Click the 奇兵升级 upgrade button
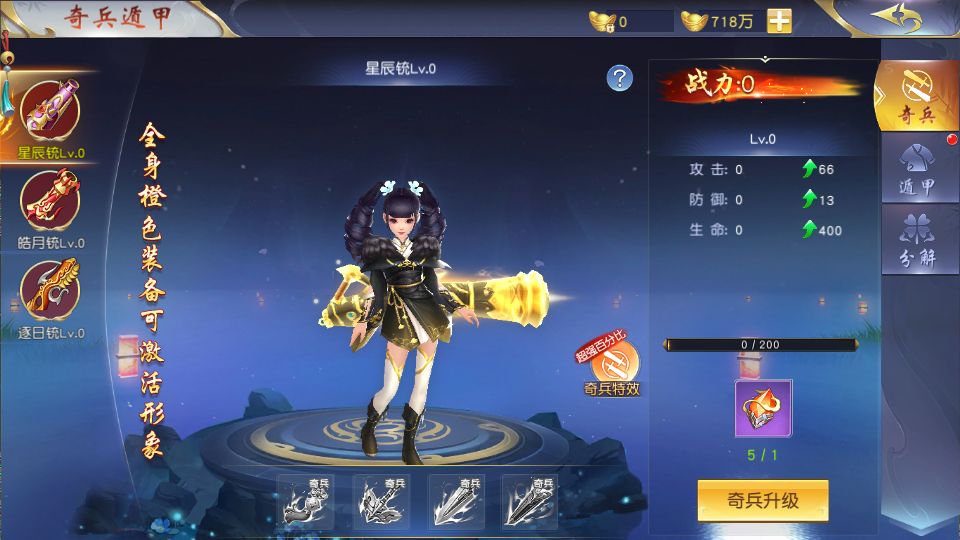The image size is (960, 540). (x=763, y=500)
